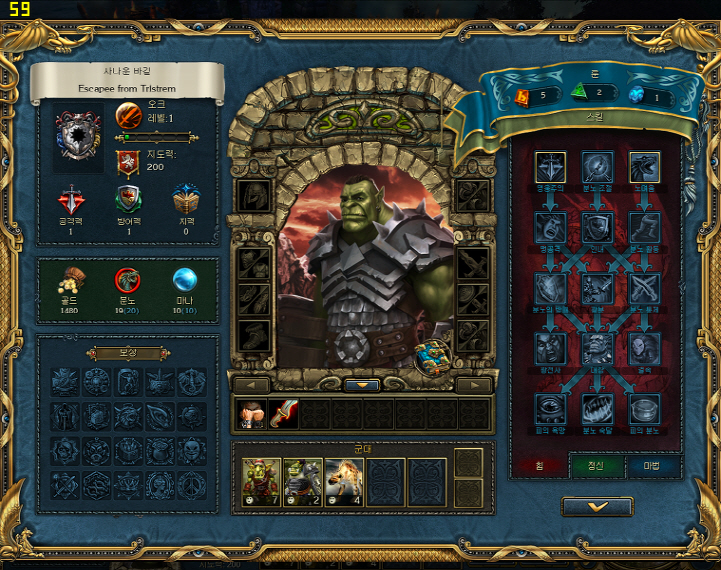Switch to the red 힘 (Might) skill tab
721x570 pixels.
(539, 467)
